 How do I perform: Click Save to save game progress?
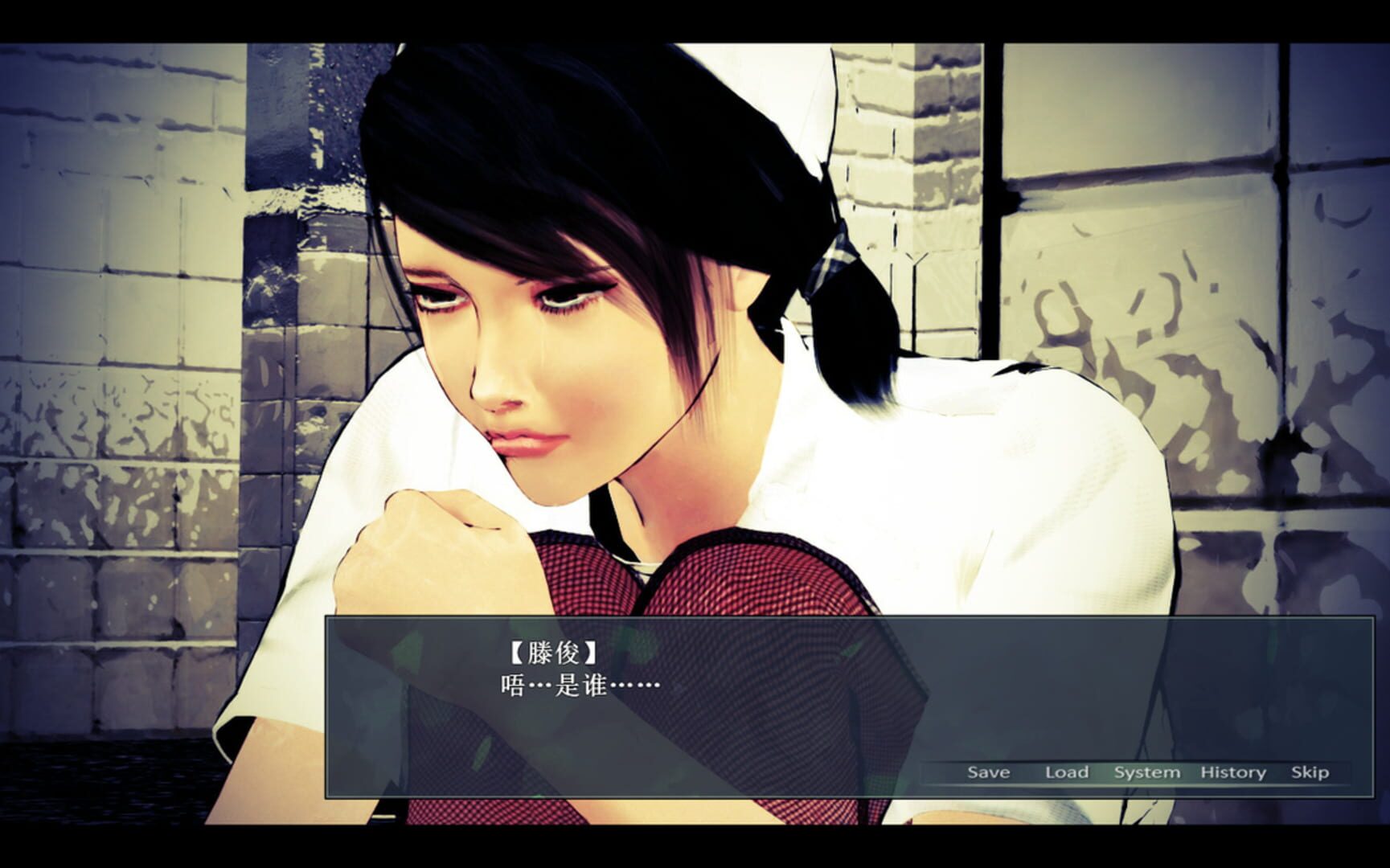[x=990, y=772]
